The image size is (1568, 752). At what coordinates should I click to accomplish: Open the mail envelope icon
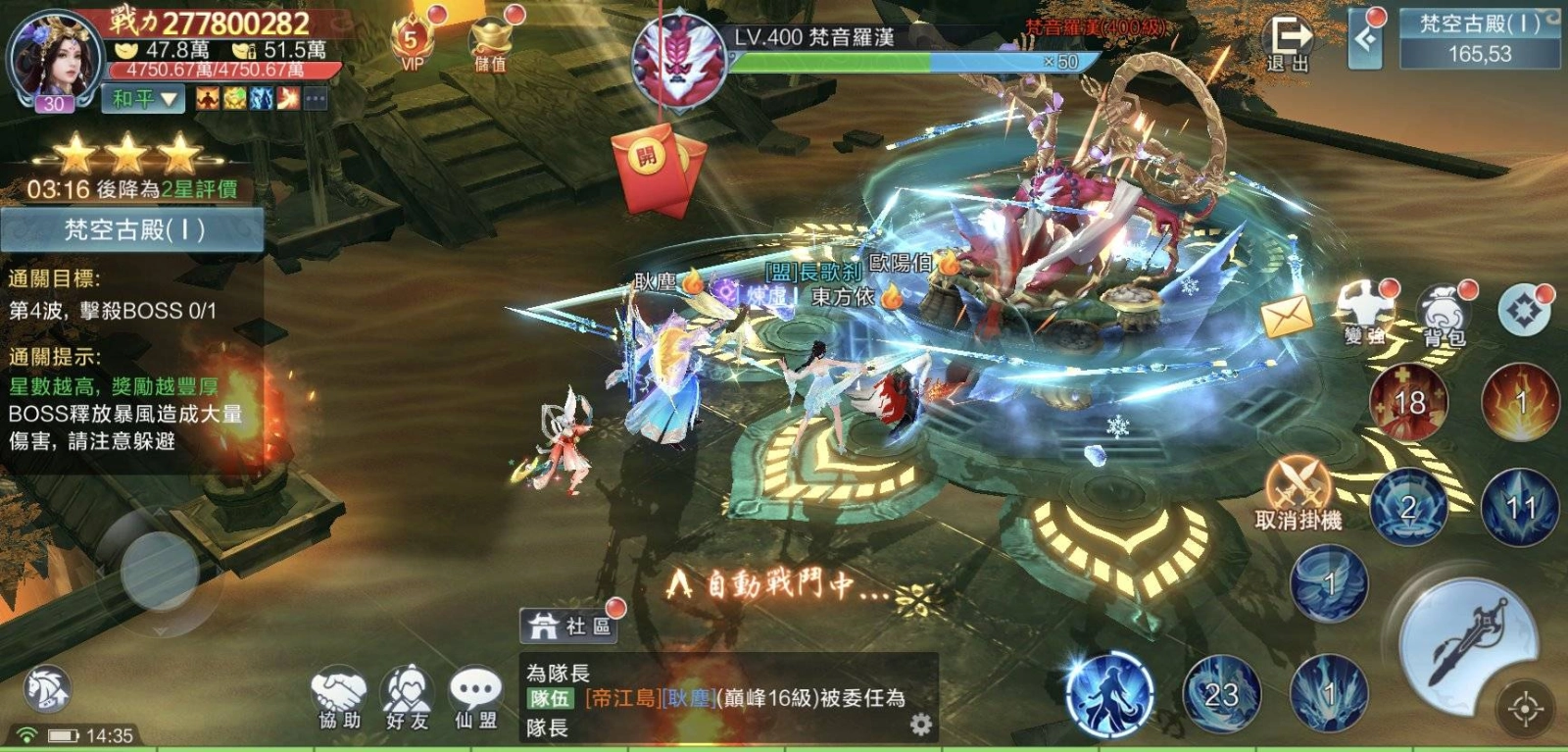(1286, 316)
